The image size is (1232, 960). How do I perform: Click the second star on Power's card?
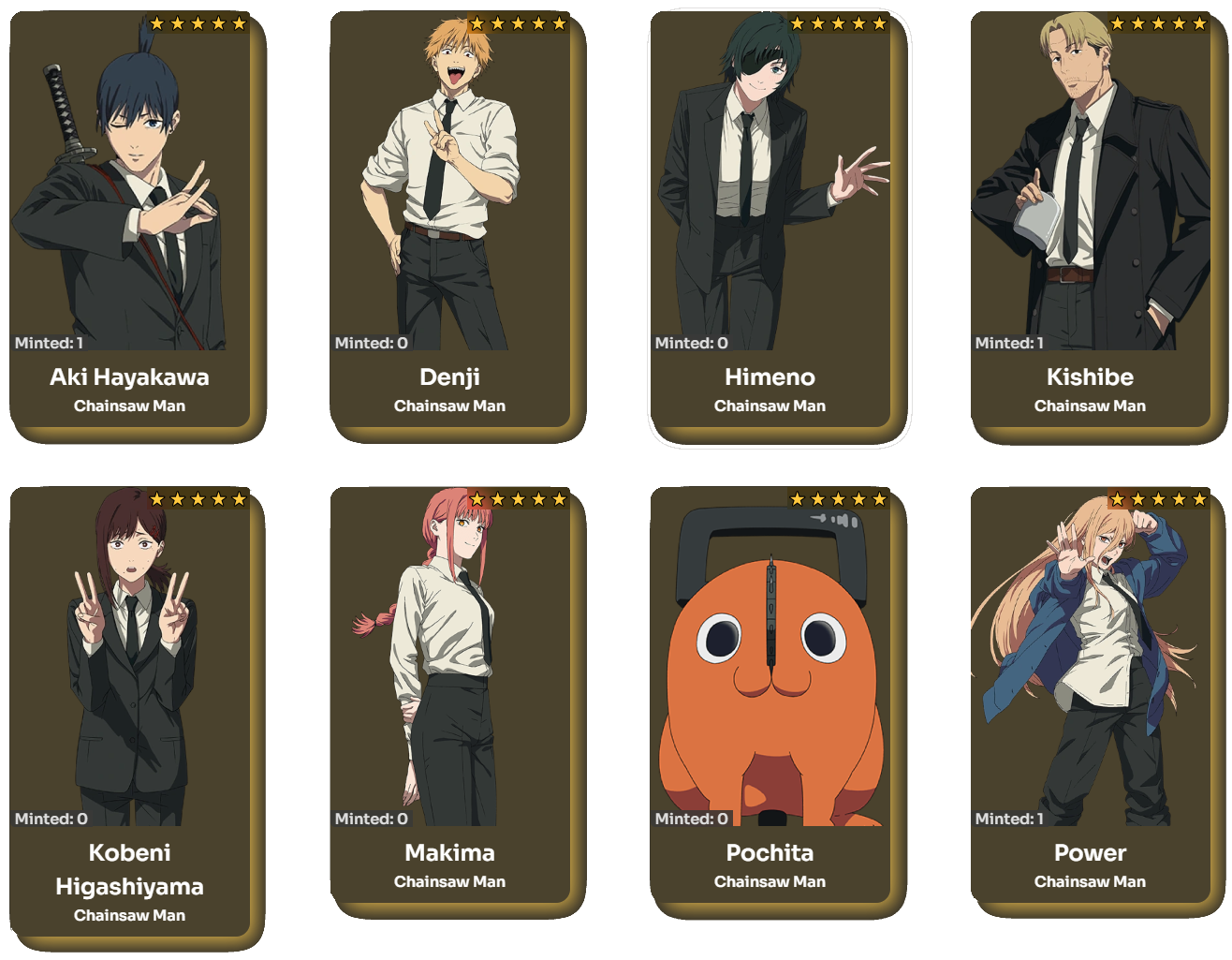click(x=1138, y=496)
